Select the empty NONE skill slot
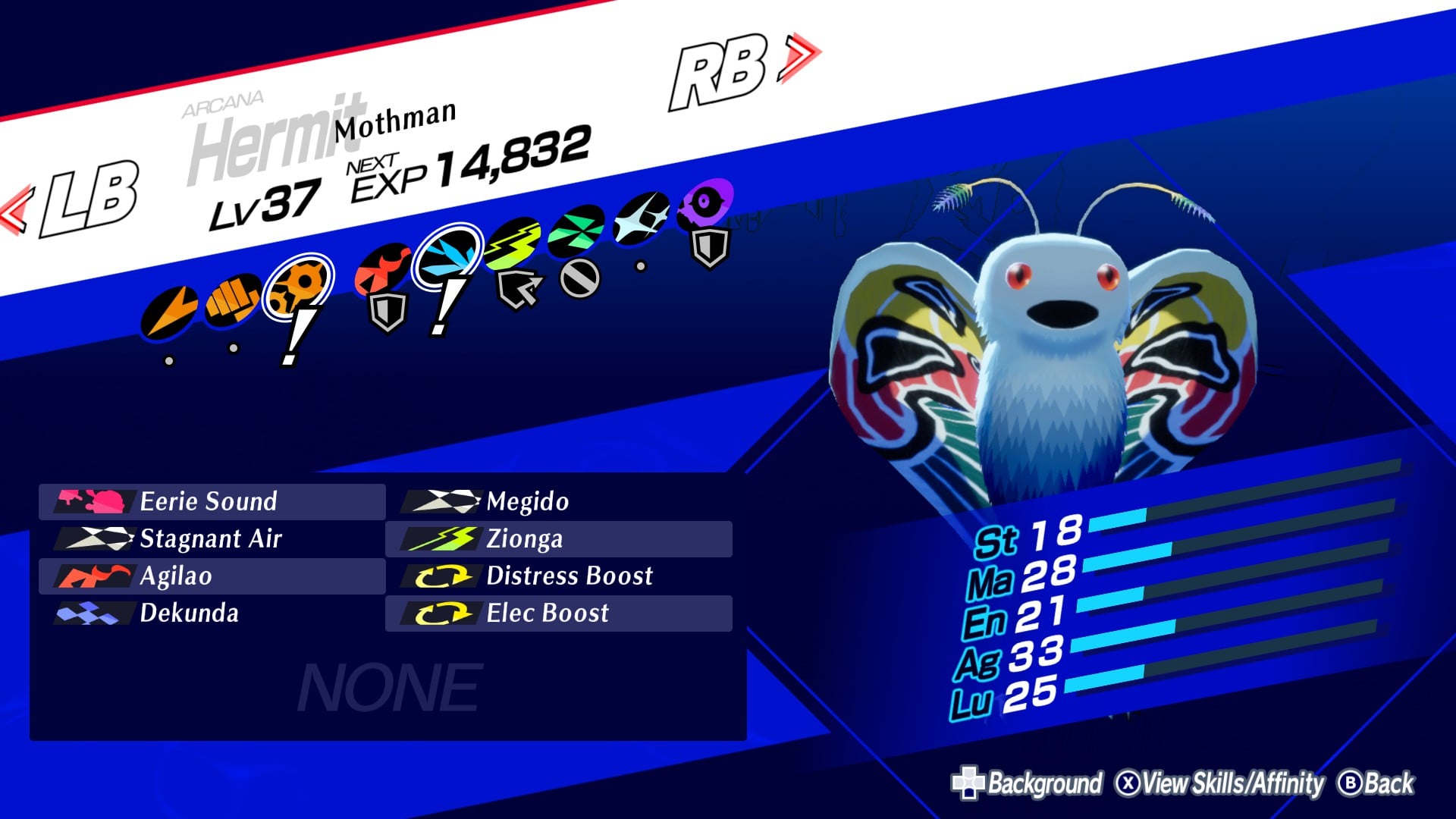Viewport: 1456px width, 819px height. 388,686
